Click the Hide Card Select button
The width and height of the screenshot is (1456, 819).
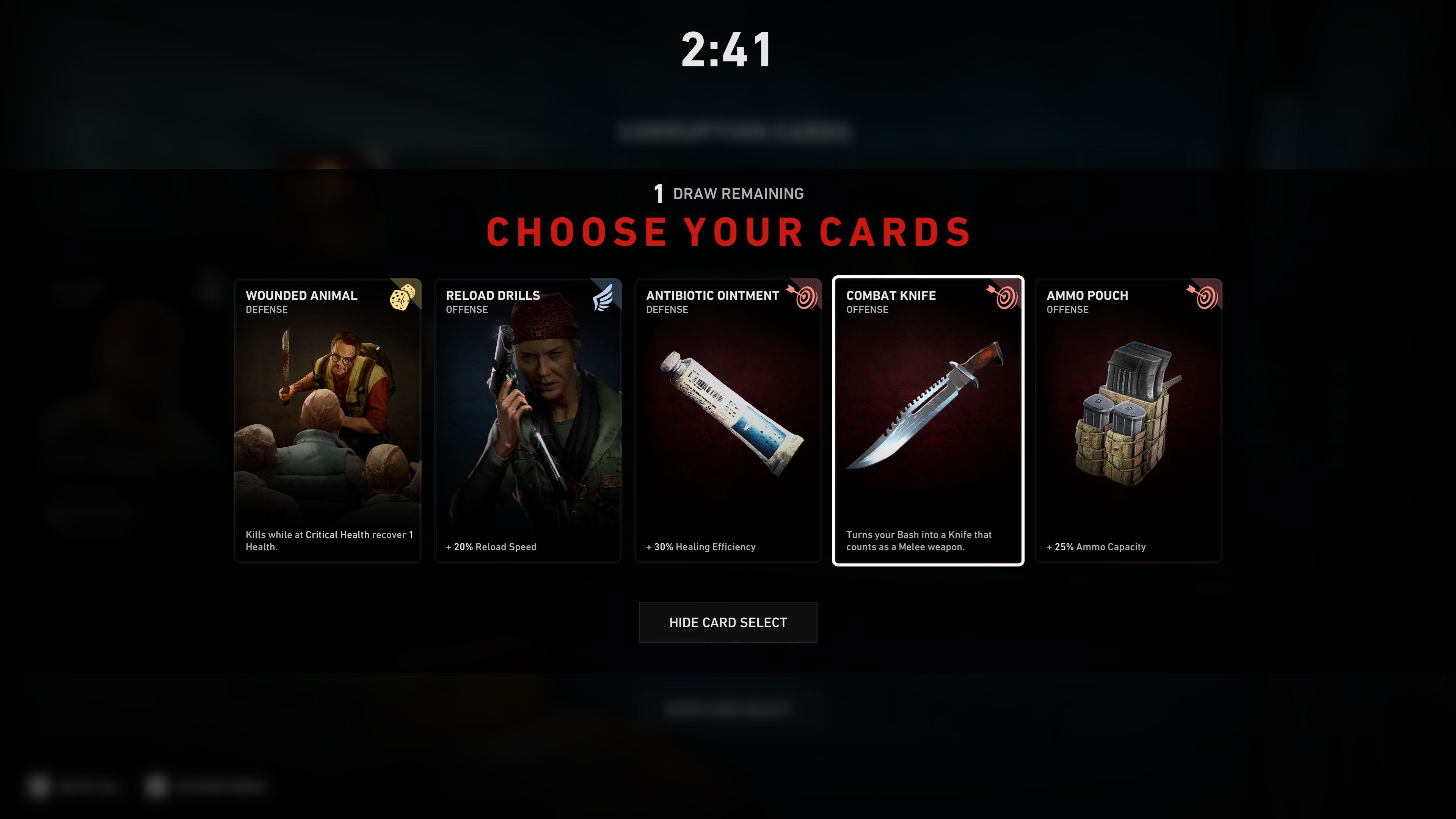[x=728, y=622]
